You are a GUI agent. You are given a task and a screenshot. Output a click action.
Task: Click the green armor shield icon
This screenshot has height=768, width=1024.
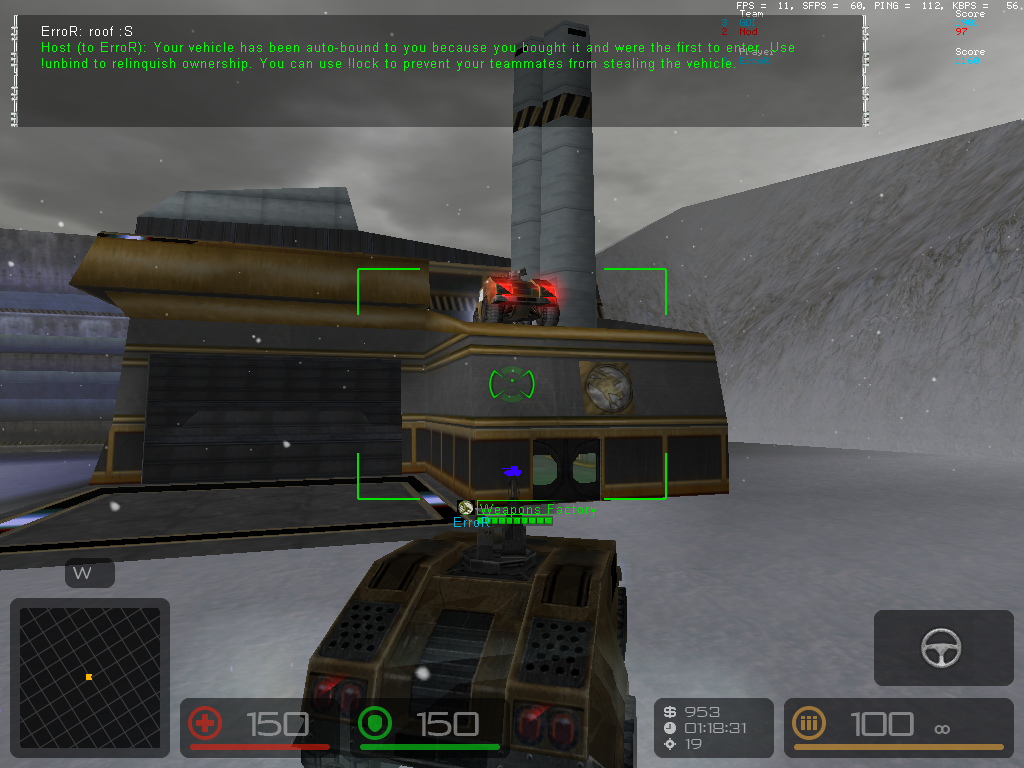(x=374, y=723)
